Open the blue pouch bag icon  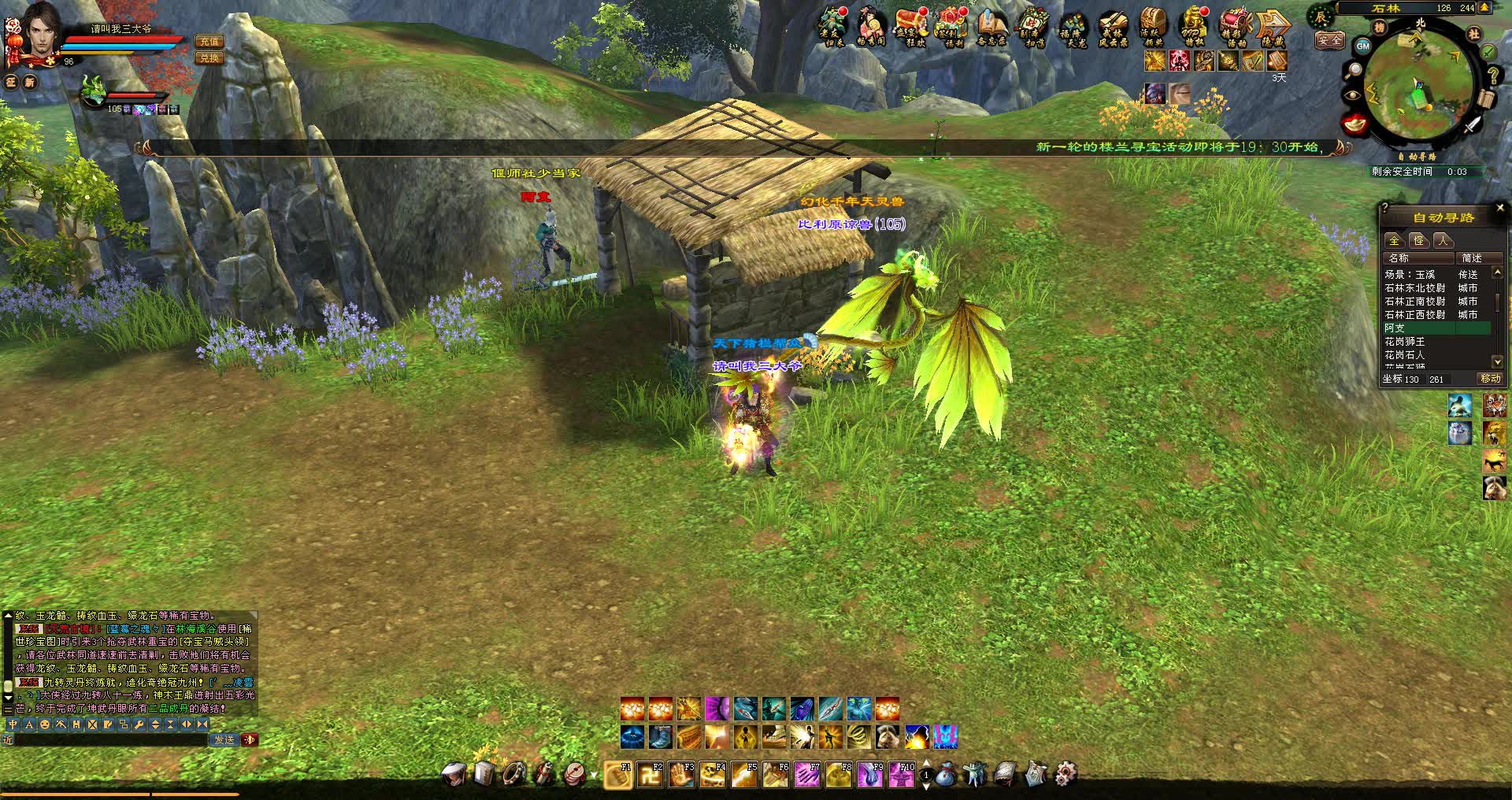946,776
